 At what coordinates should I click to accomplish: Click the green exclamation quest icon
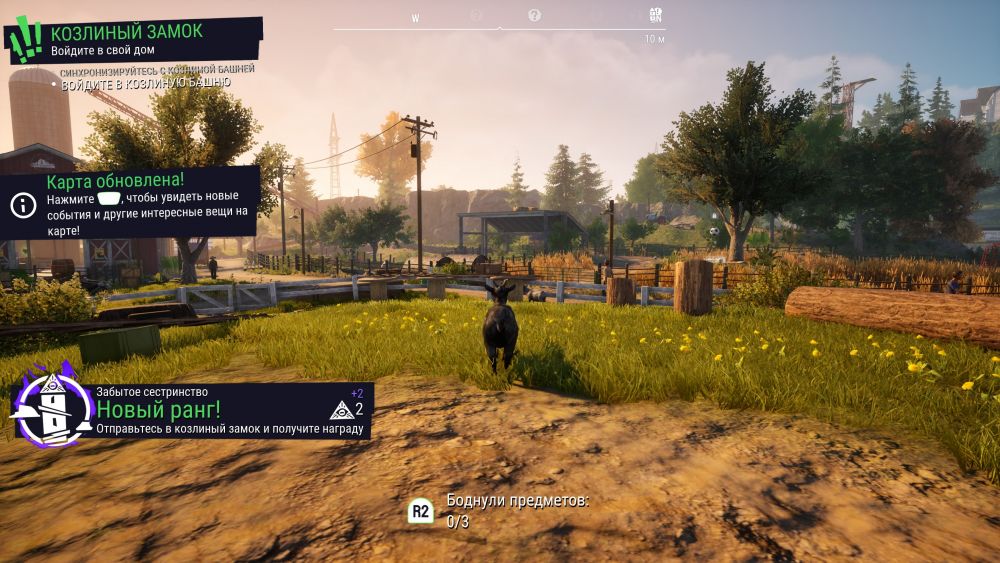pos(24,38)
